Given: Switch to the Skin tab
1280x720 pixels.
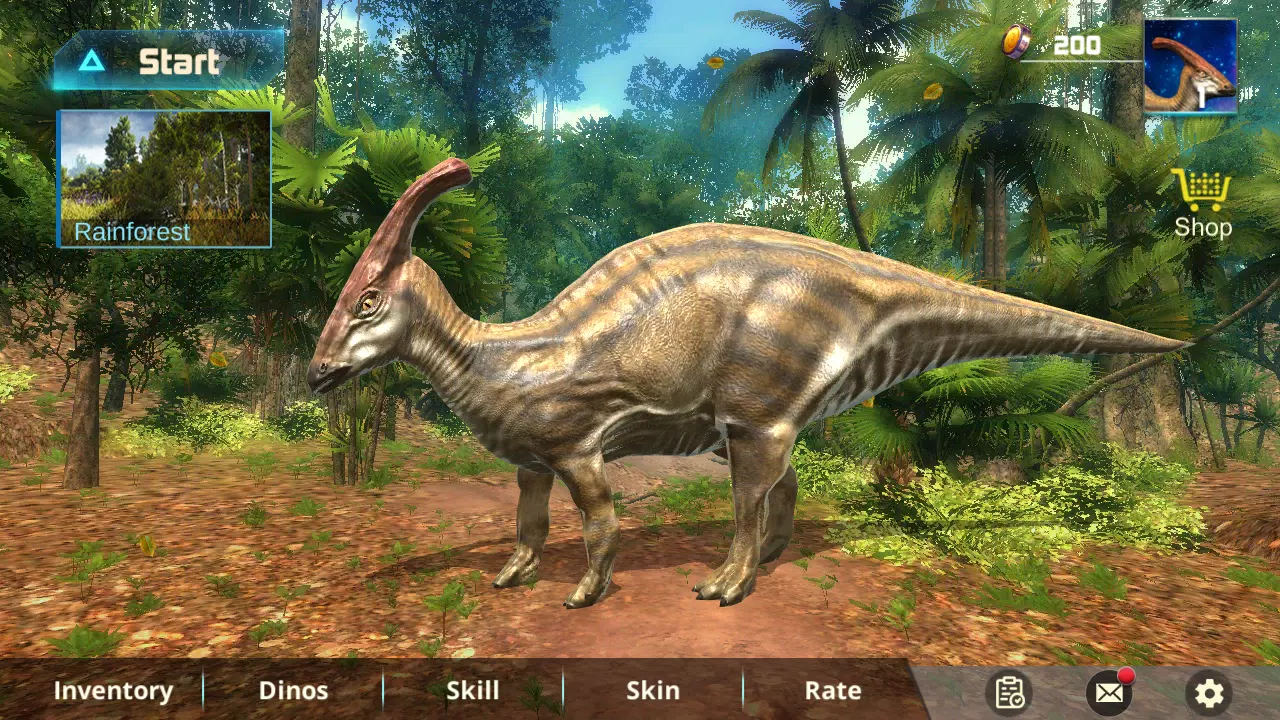Looking at the screenshot, I should pyautogui.click(x=652, y=690).
